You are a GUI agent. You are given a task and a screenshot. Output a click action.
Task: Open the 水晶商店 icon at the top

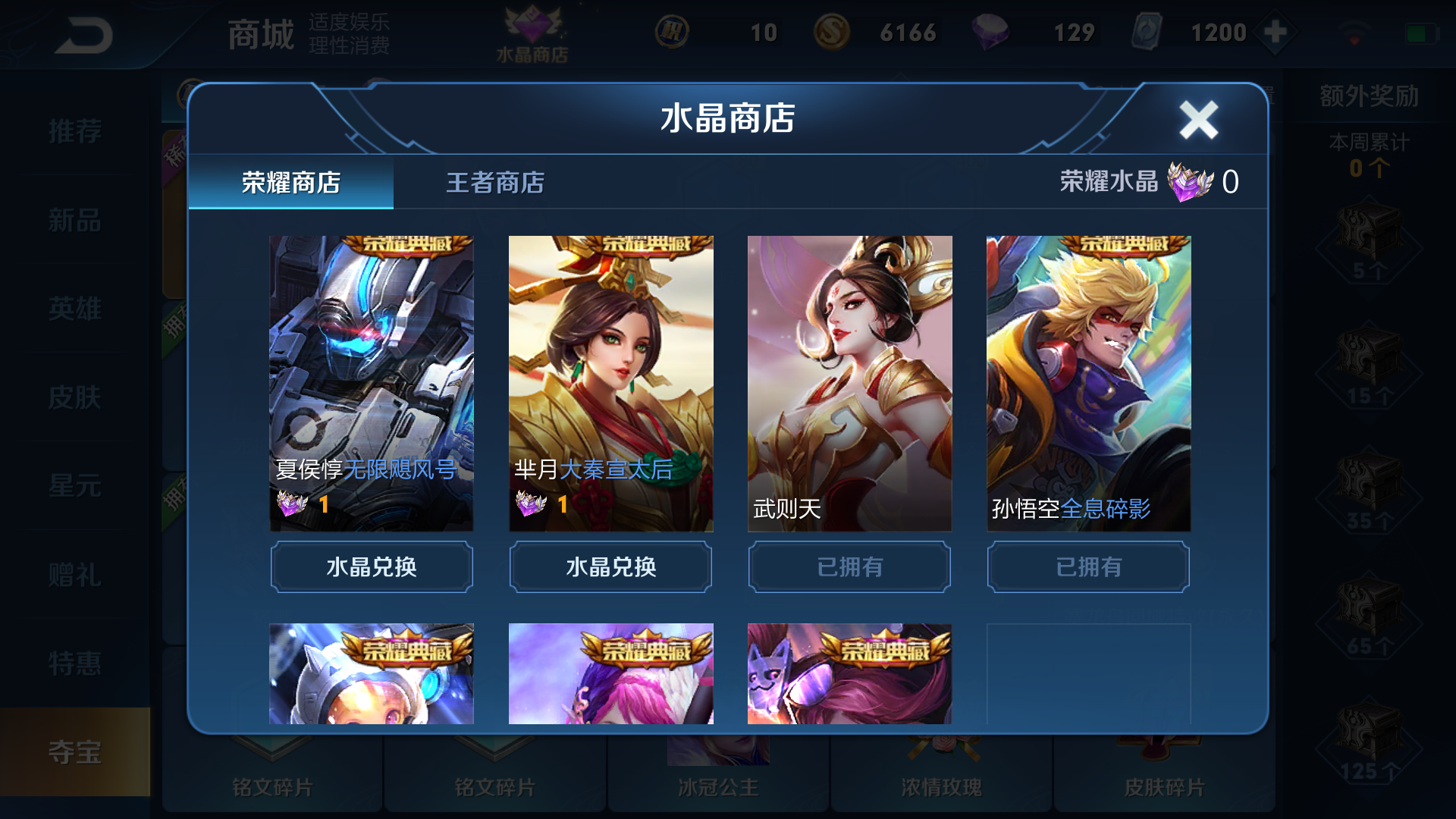(x=531, y=30)
